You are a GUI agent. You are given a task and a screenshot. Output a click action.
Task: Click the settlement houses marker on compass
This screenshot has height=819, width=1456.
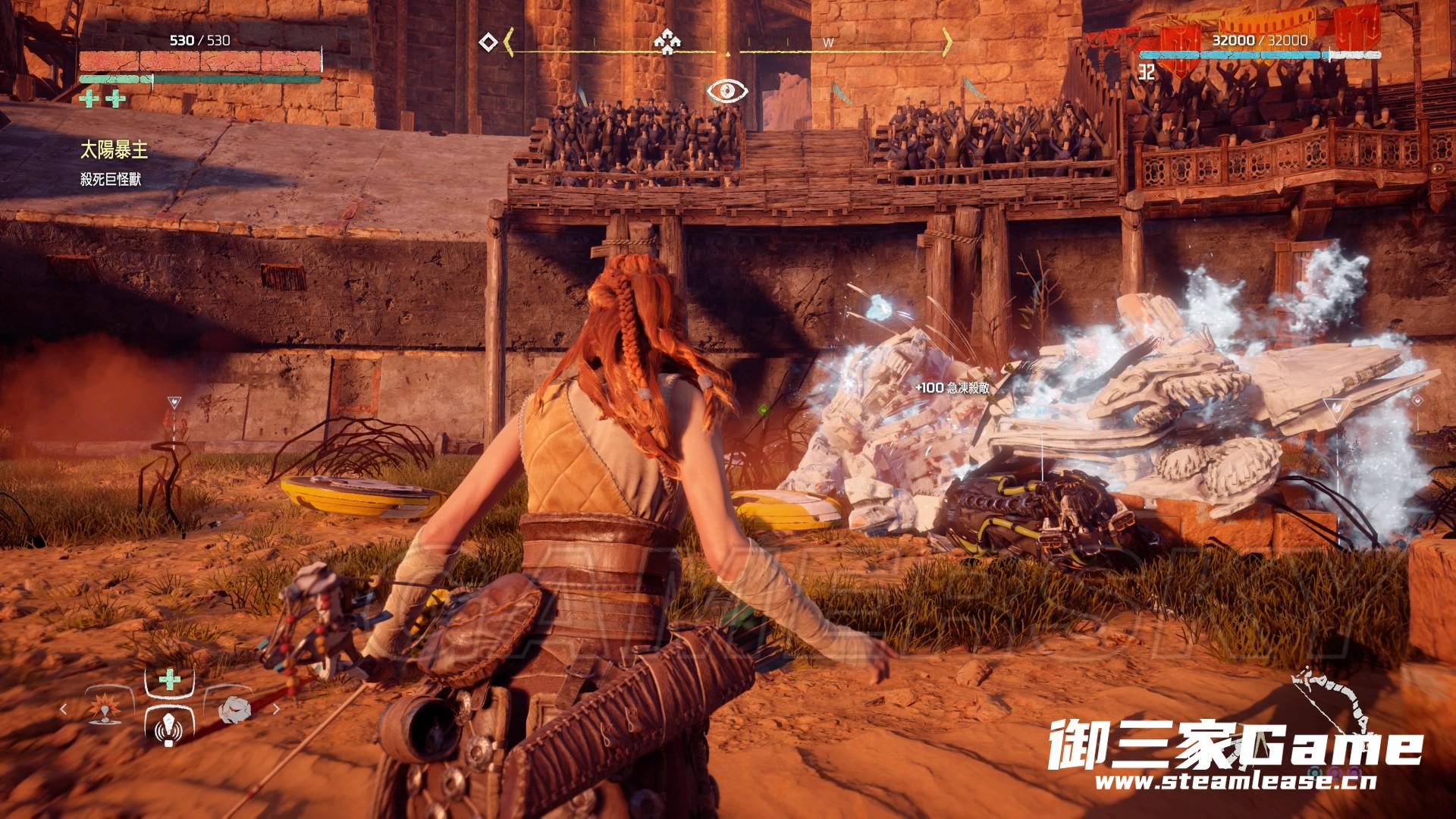click(x=666, y=43)
